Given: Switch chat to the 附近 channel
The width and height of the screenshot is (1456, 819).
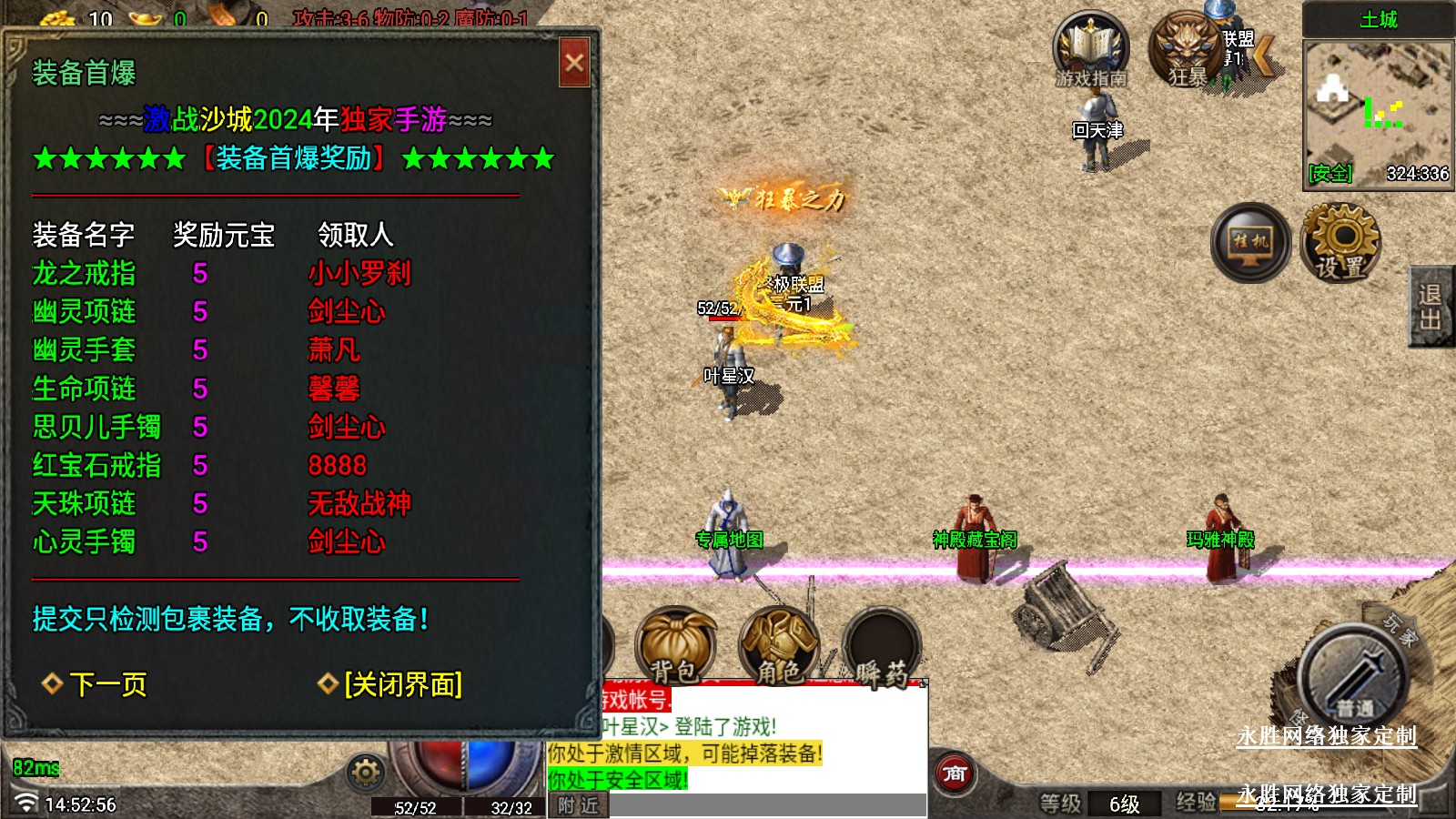Looking at the screenshot, I should point(579,805).
